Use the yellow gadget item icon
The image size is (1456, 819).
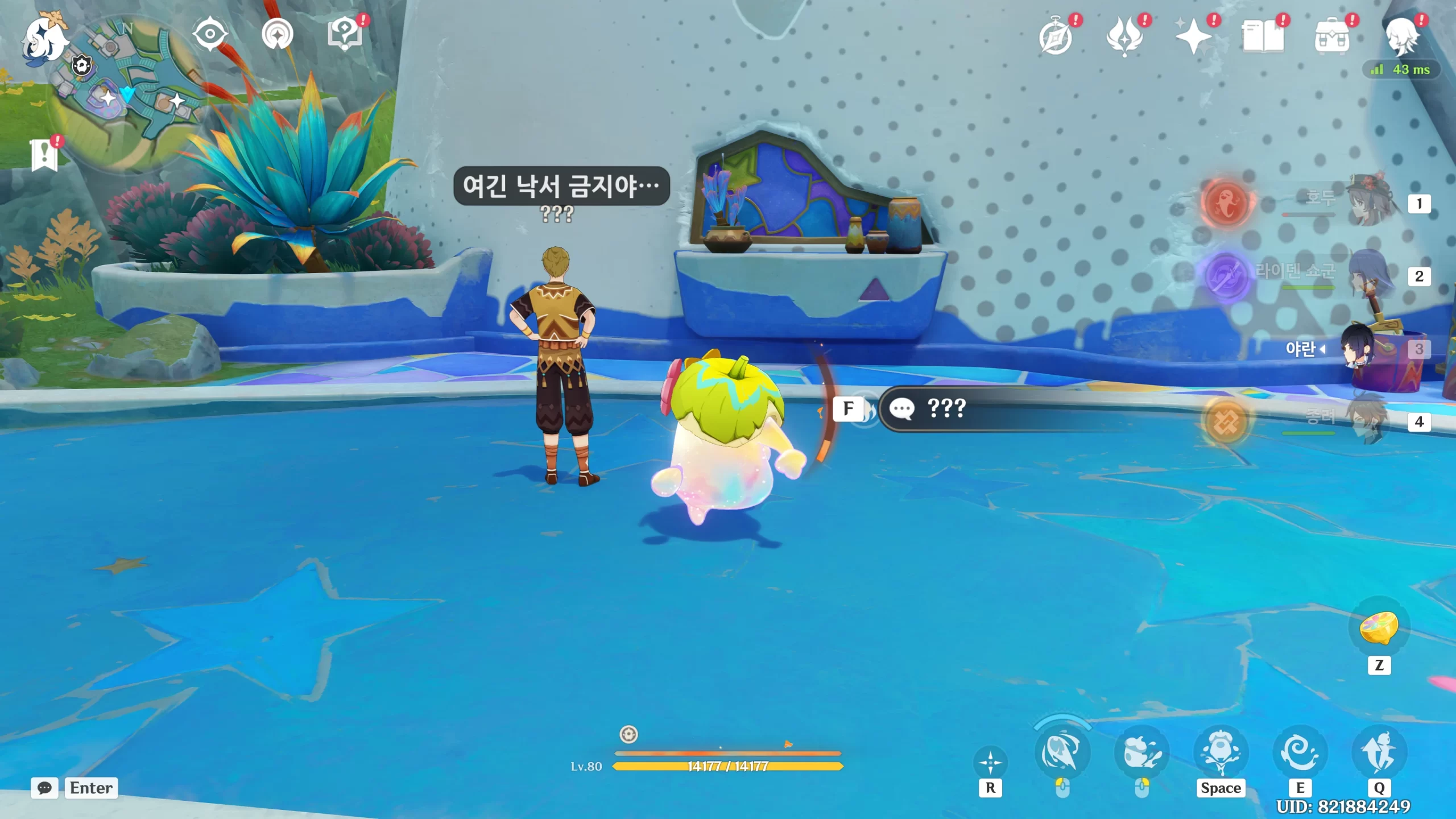1379,628
